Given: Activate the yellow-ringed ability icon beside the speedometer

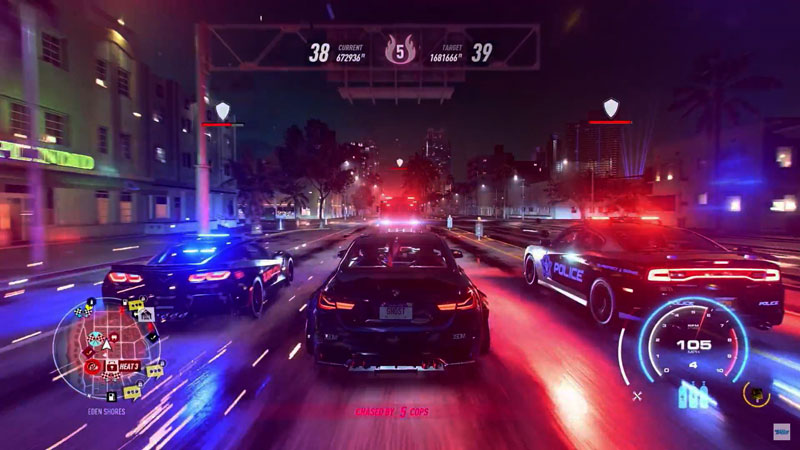Looking at the screenshot, I should (x=756, y=395).
